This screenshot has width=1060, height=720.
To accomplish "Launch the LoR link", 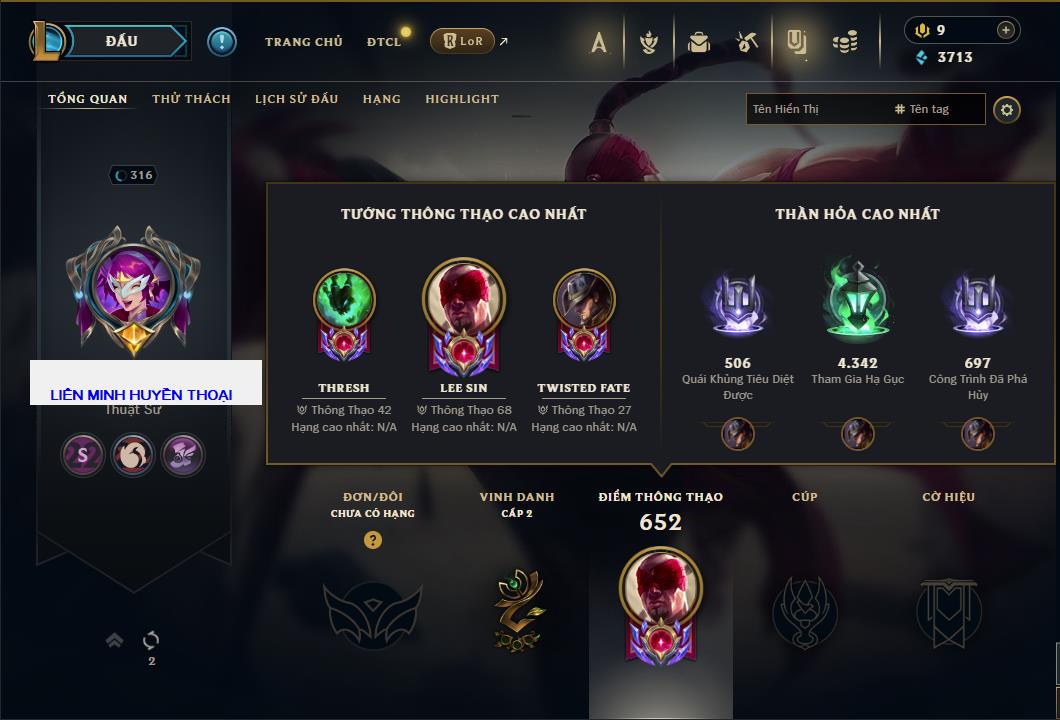I will [463, 41].
